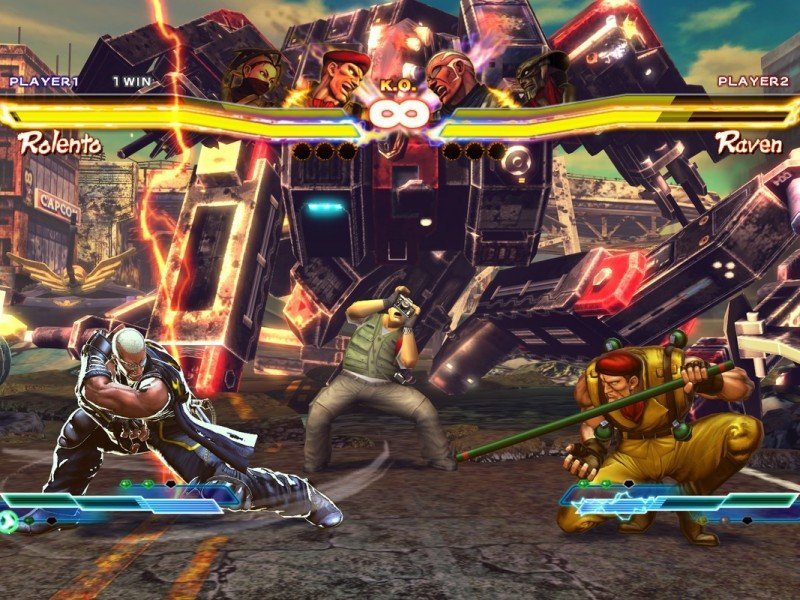This screenshot has width=800, height=600.
Task: Click the armored partner portrait beside Raven
Action: [x=541, y=76]
